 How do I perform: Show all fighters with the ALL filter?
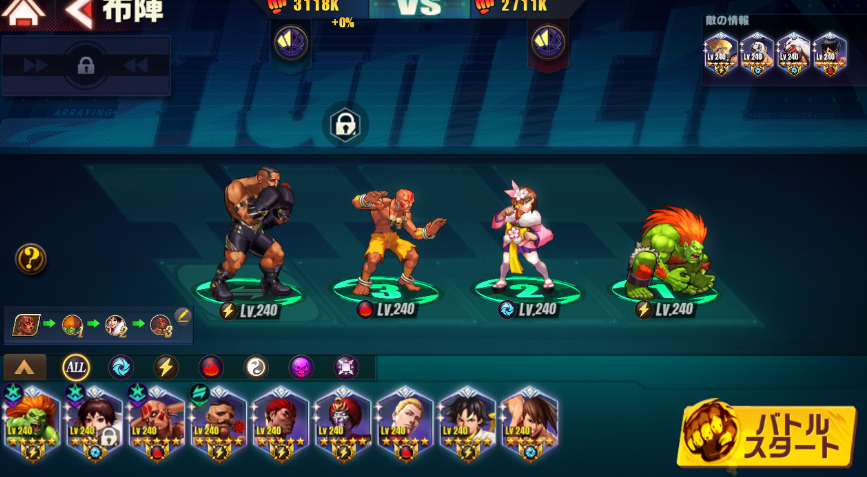click(x=76, y=367)
